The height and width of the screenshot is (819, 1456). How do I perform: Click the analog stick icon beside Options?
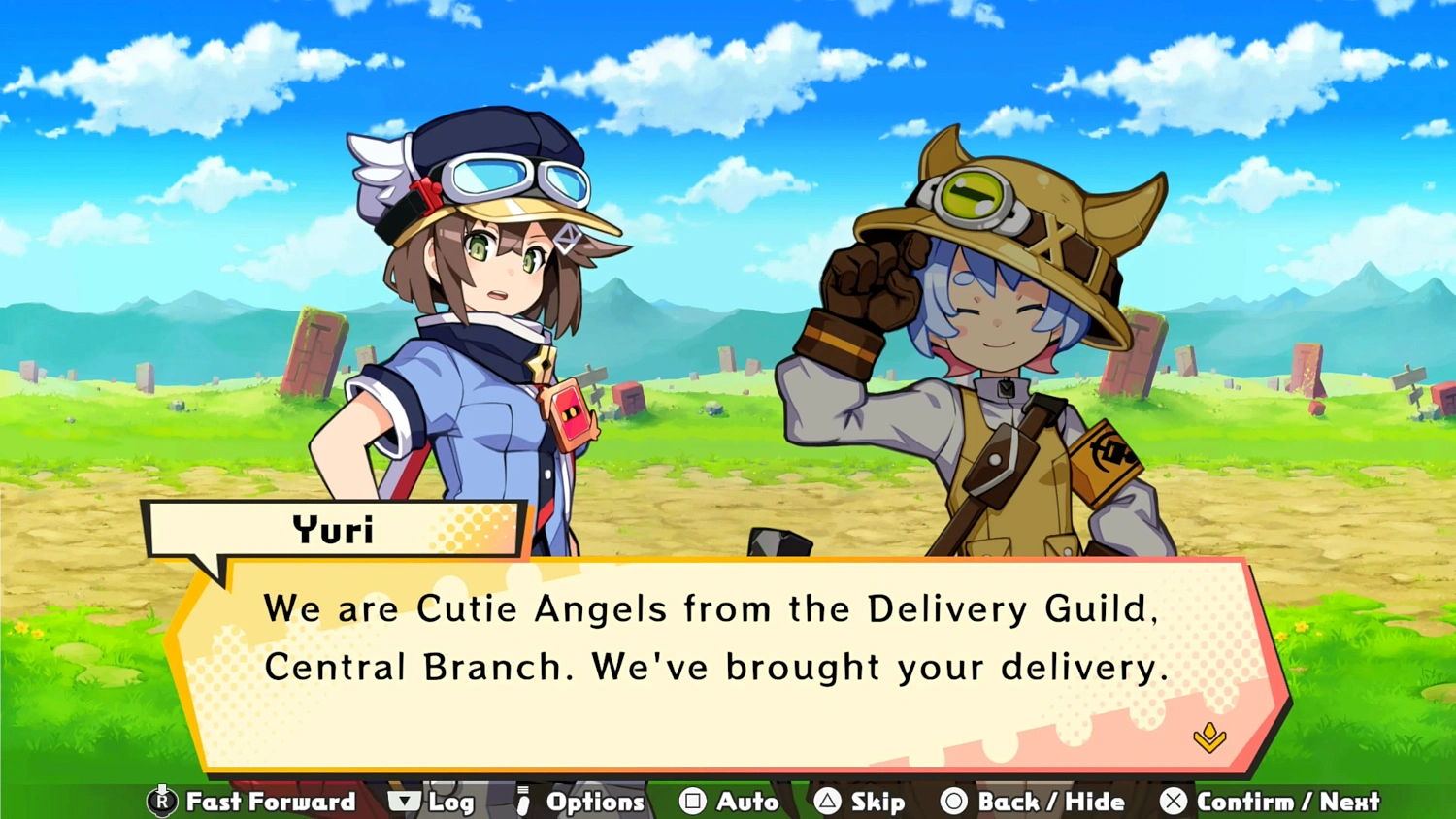coord(522,802)
